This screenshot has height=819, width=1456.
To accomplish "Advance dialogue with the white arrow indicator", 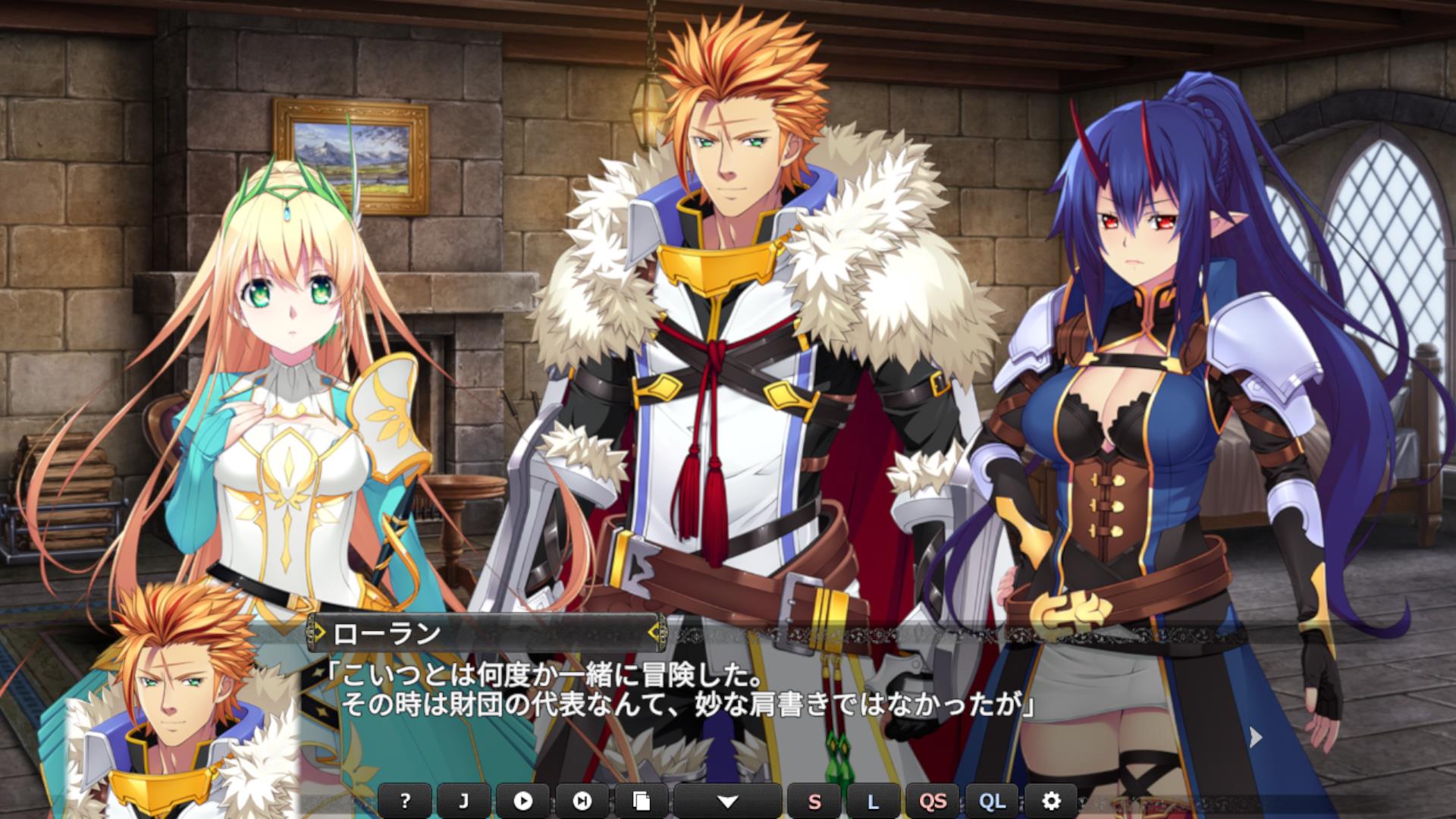I will click(x=1256, y=736).
